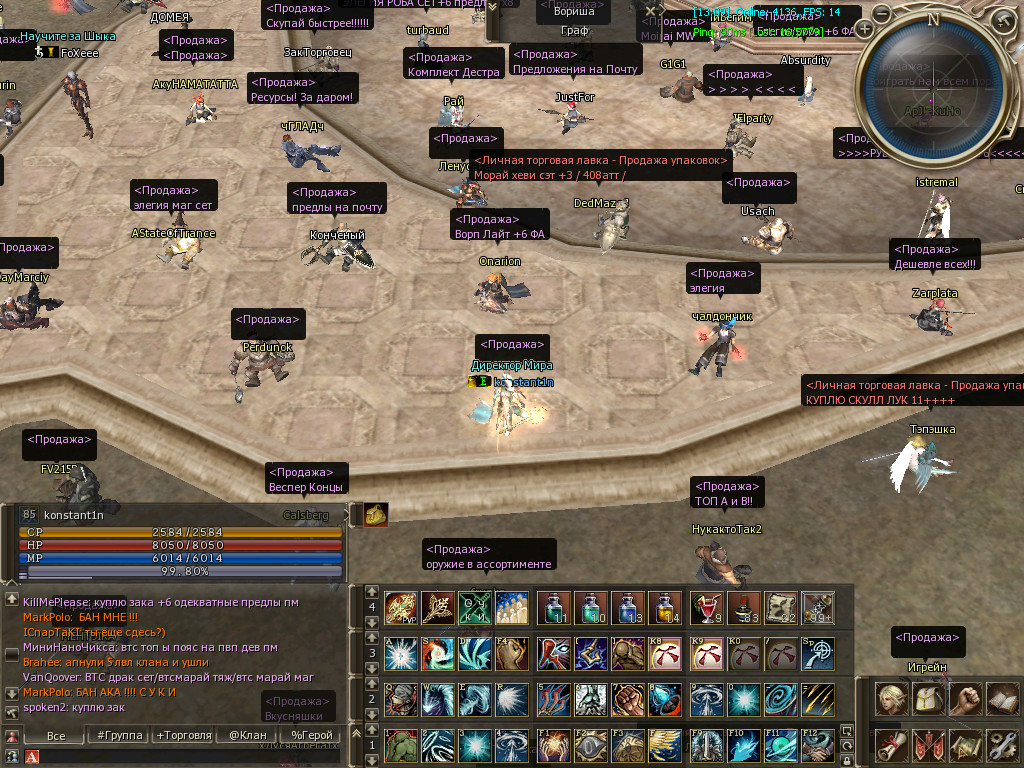Use the red cocktail glass item slot
The height and width of the screenshot is (768, 1024).
click(x=707, y=607)
